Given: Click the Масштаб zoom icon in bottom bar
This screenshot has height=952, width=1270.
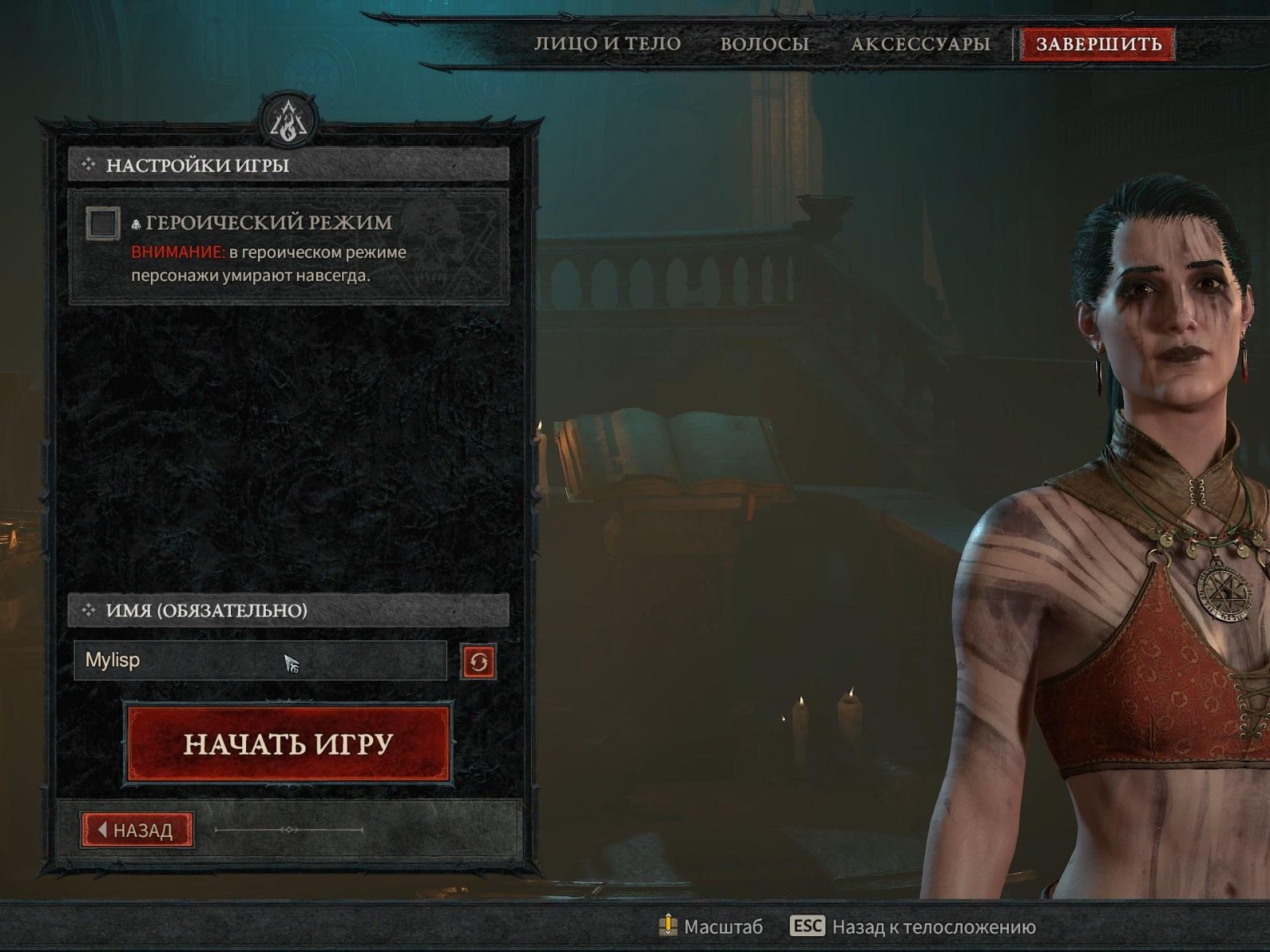Looking at the screenshot, I should pos(669,924).
